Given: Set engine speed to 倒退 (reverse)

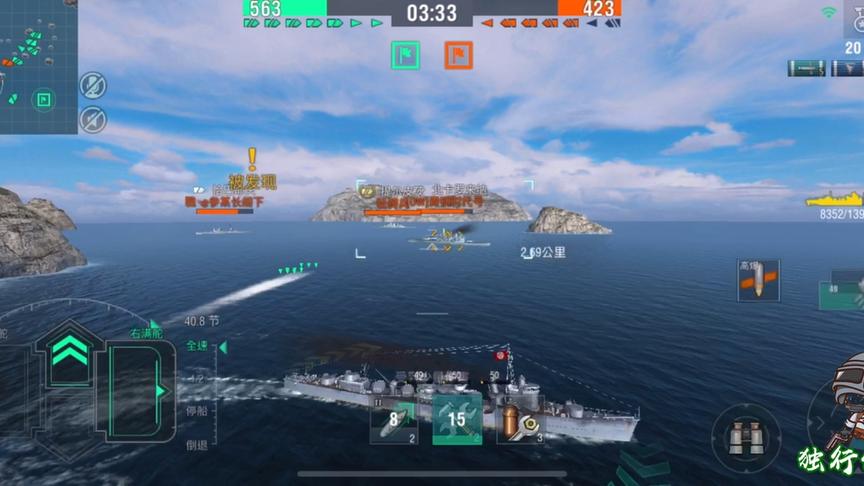Looking at the screenshot, I should click(197, 445).
